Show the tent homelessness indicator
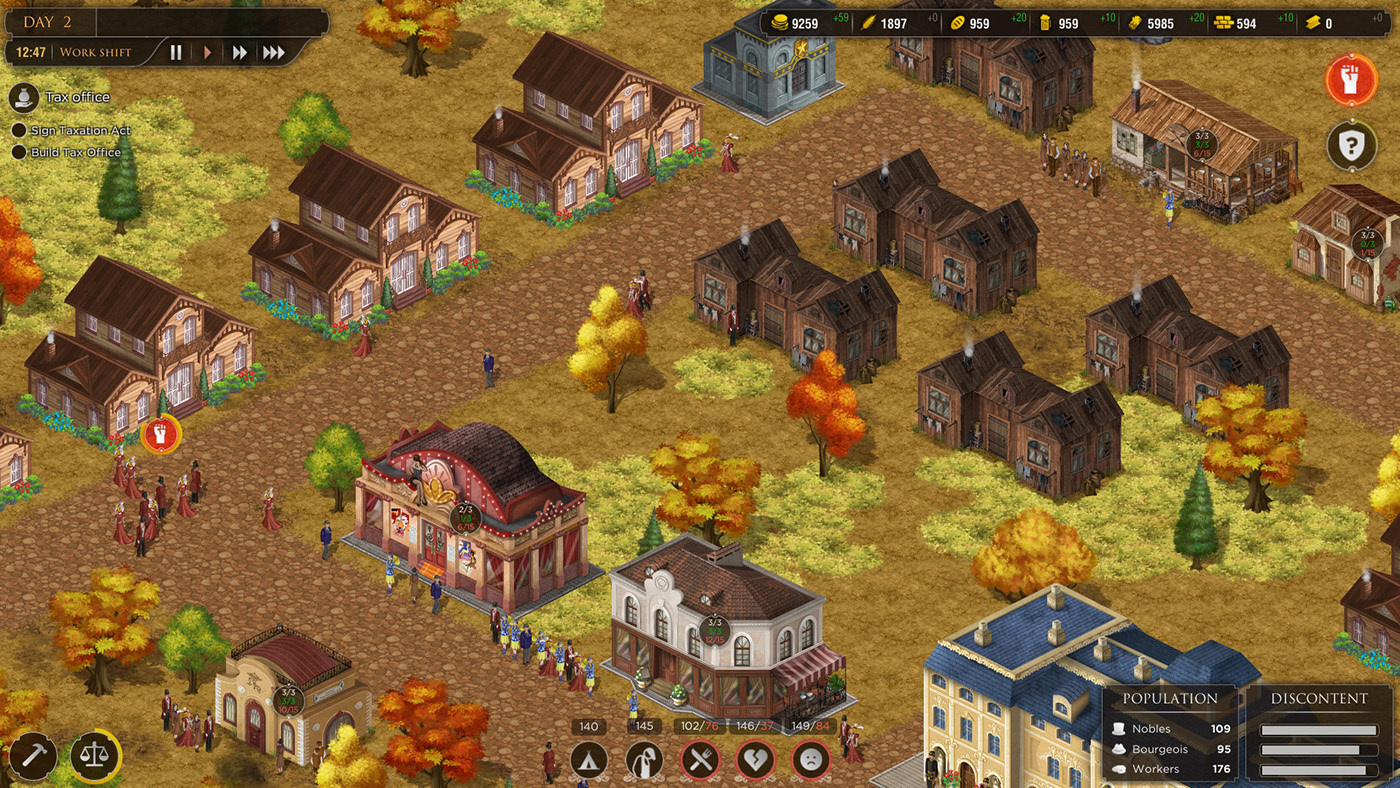 pyautogui.click(x=589, y=761)
